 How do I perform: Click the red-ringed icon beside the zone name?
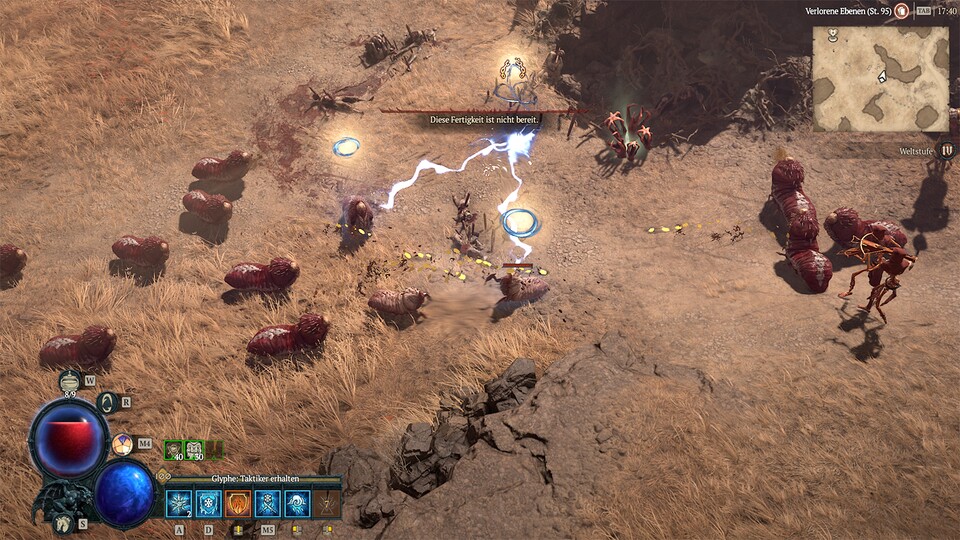click(901, 11)
